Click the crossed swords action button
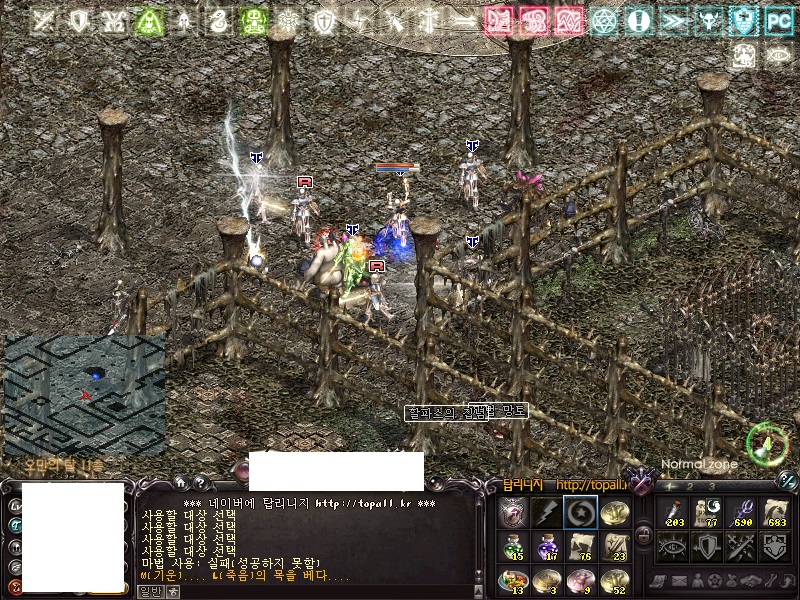 point(742,545)
